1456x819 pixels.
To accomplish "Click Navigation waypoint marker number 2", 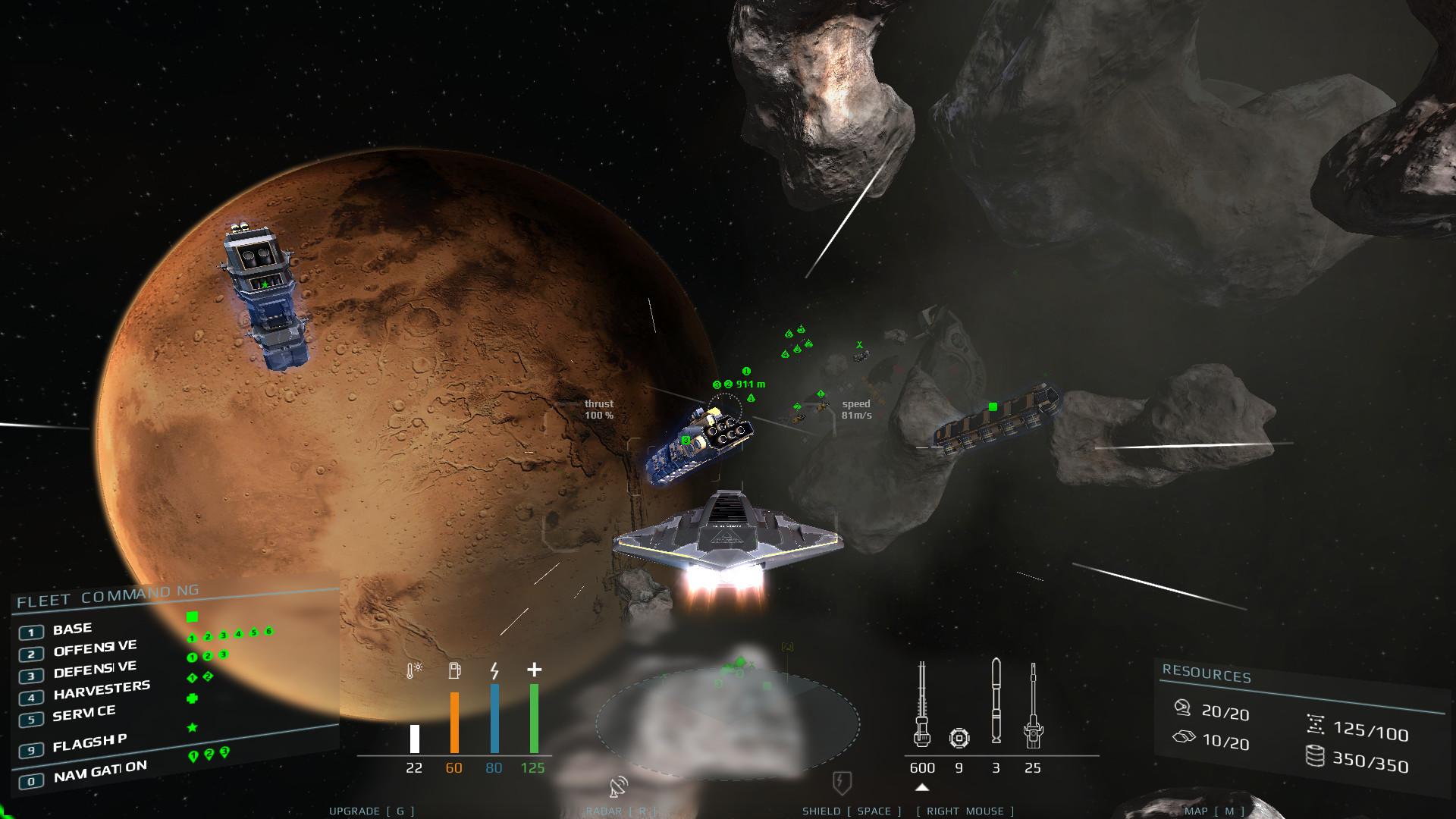I will [209, 753].
